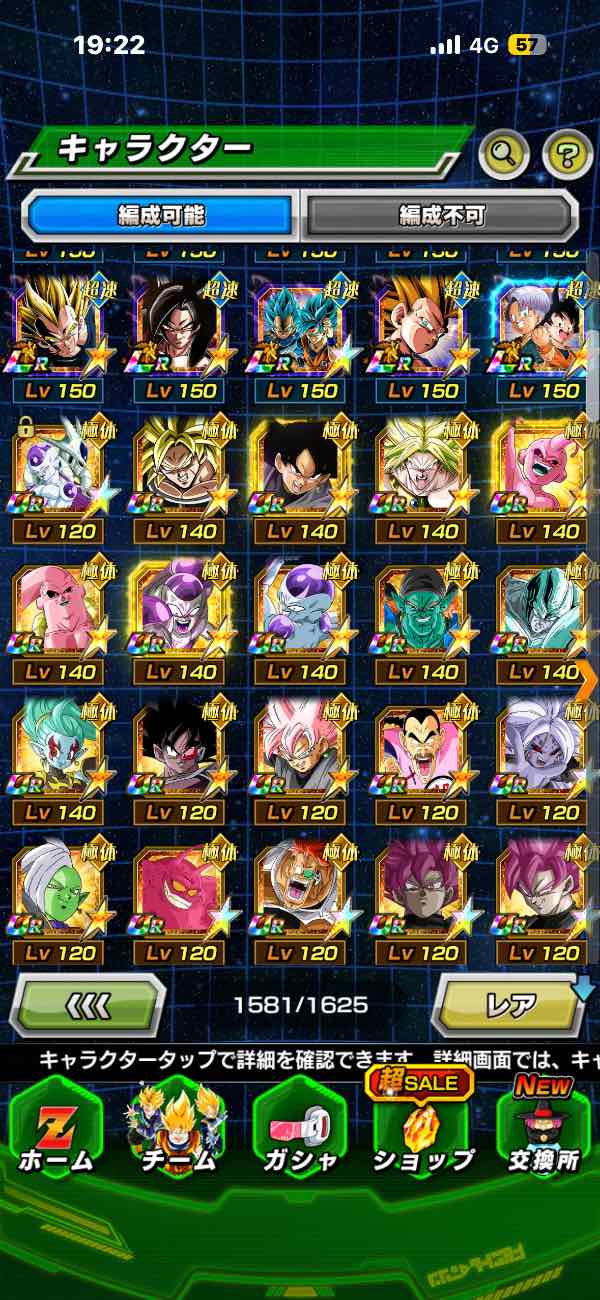Screen dimensions: 600x1300
Task: Switch to the 編成可能 tab
Action: (161, 214)
